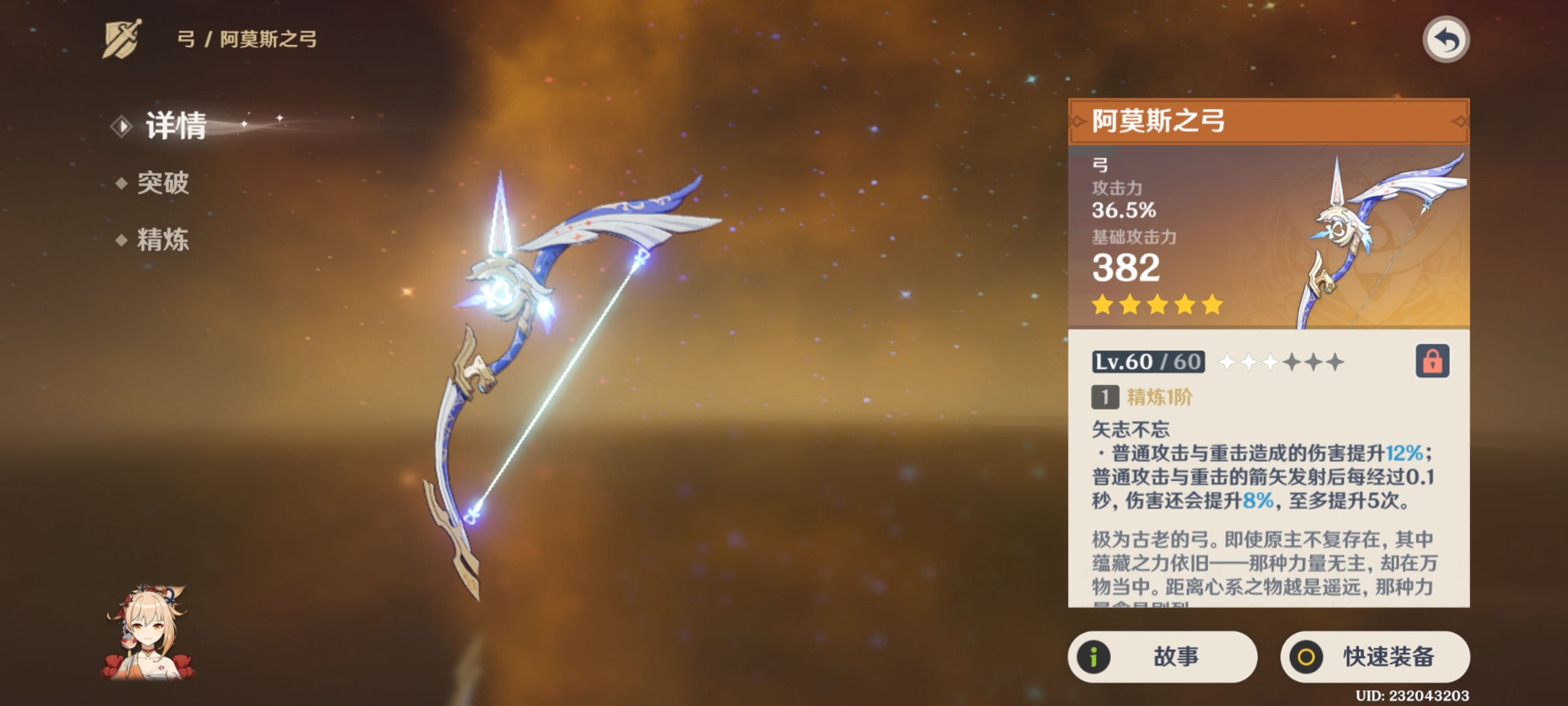Switch to the 详情 details tab

[175, 126]
